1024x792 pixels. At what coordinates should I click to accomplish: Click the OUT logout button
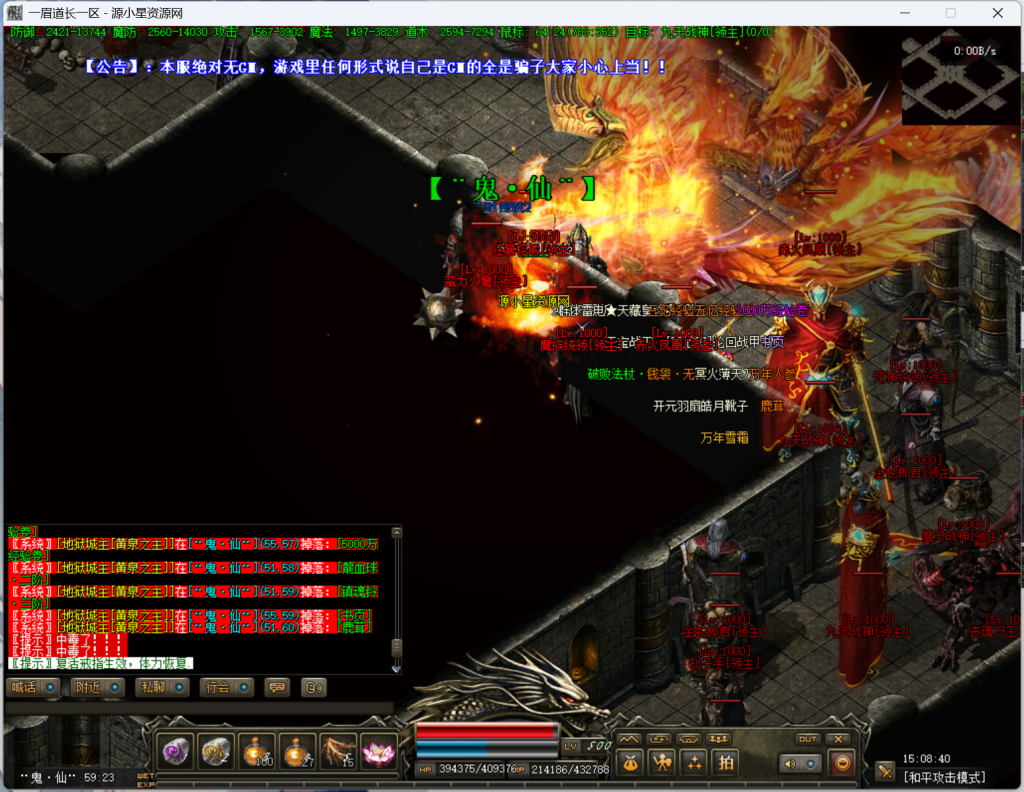[x=807, y=739]
